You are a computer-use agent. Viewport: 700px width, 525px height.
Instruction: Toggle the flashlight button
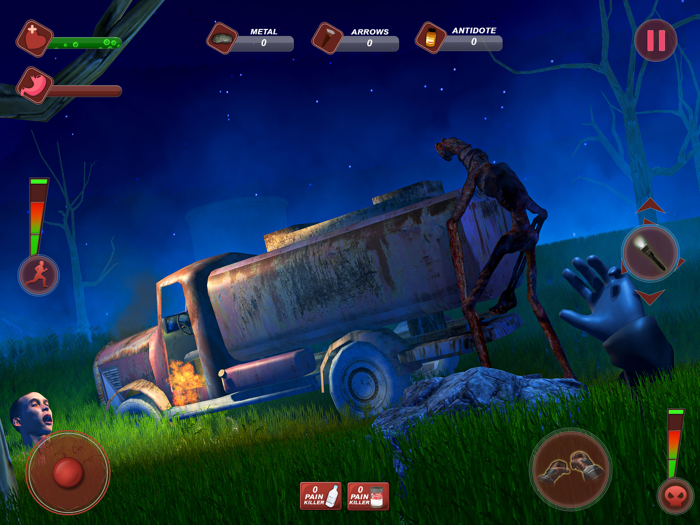tap(650, 253)
